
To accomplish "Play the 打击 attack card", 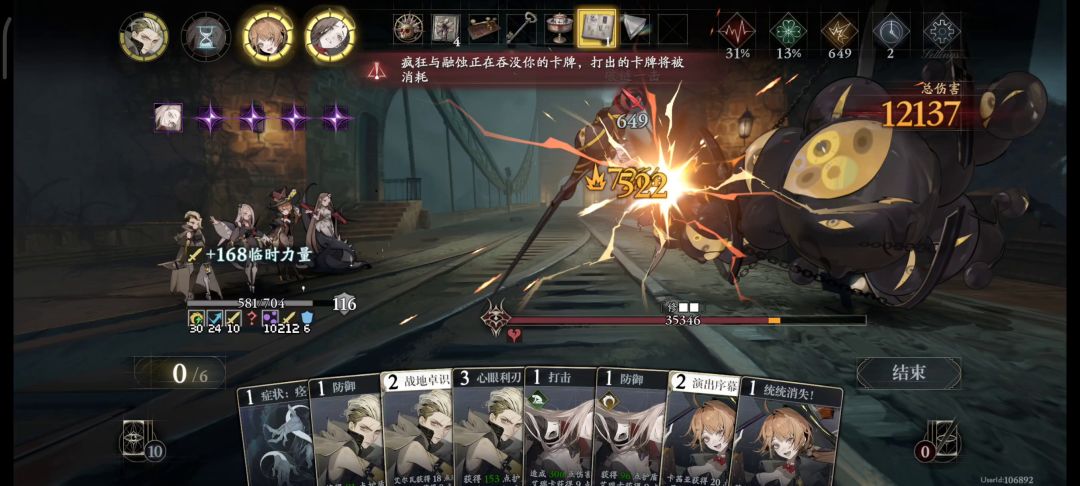I will point(559,430).
